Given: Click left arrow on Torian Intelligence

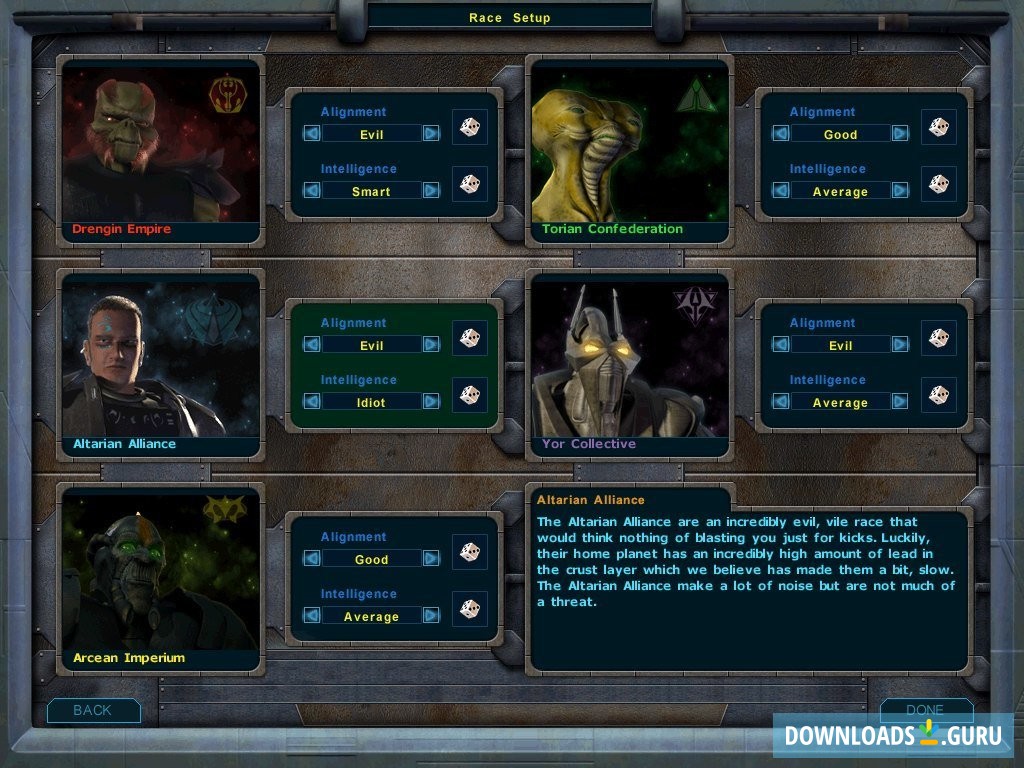Looking at the screenshot, I should point(781,190).
